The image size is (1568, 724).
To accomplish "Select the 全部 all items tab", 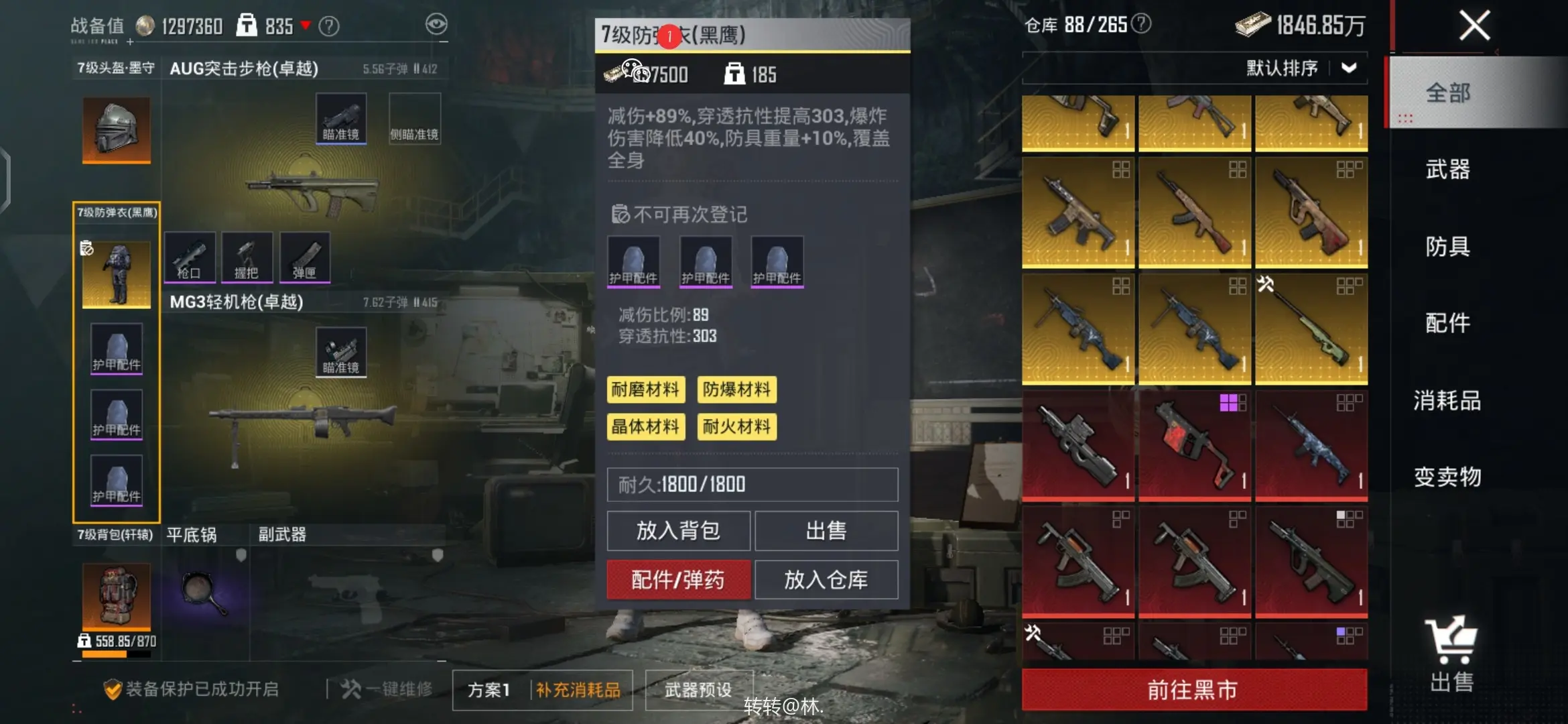I will tap(1447, 93).
